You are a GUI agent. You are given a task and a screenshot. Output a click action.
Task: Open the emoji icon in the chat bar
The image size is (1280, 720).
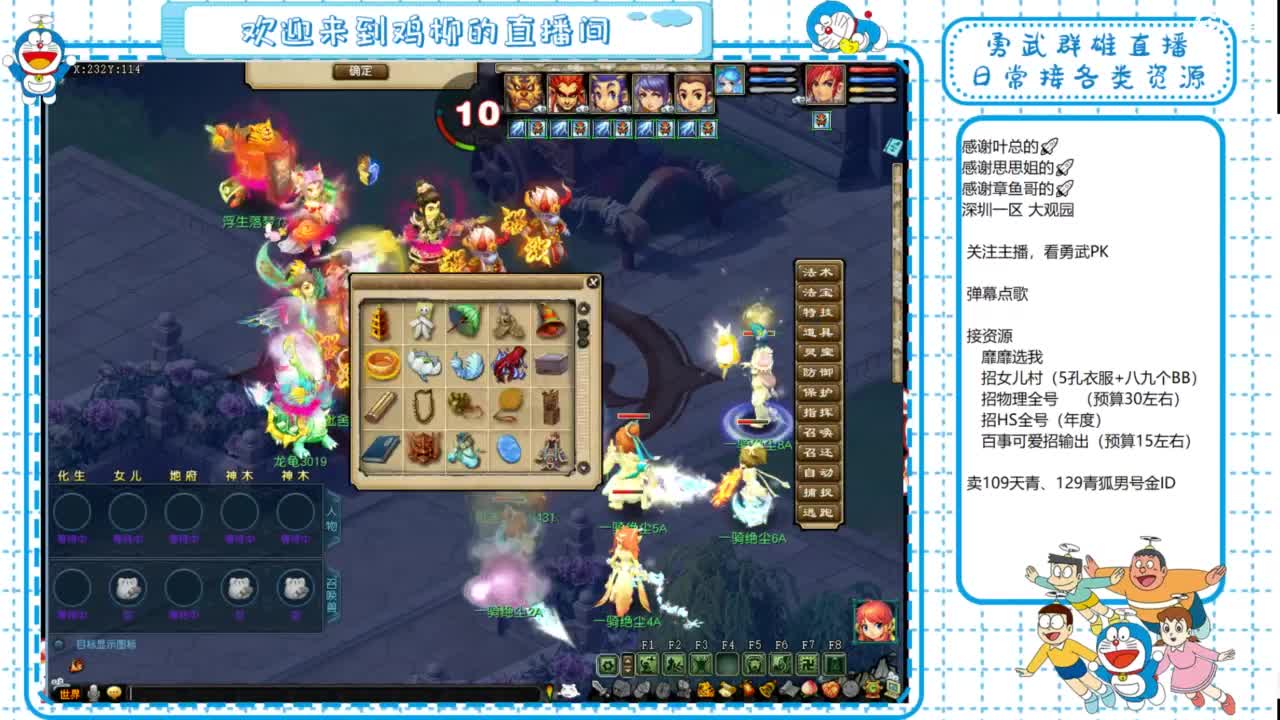[x=113, y=692]
